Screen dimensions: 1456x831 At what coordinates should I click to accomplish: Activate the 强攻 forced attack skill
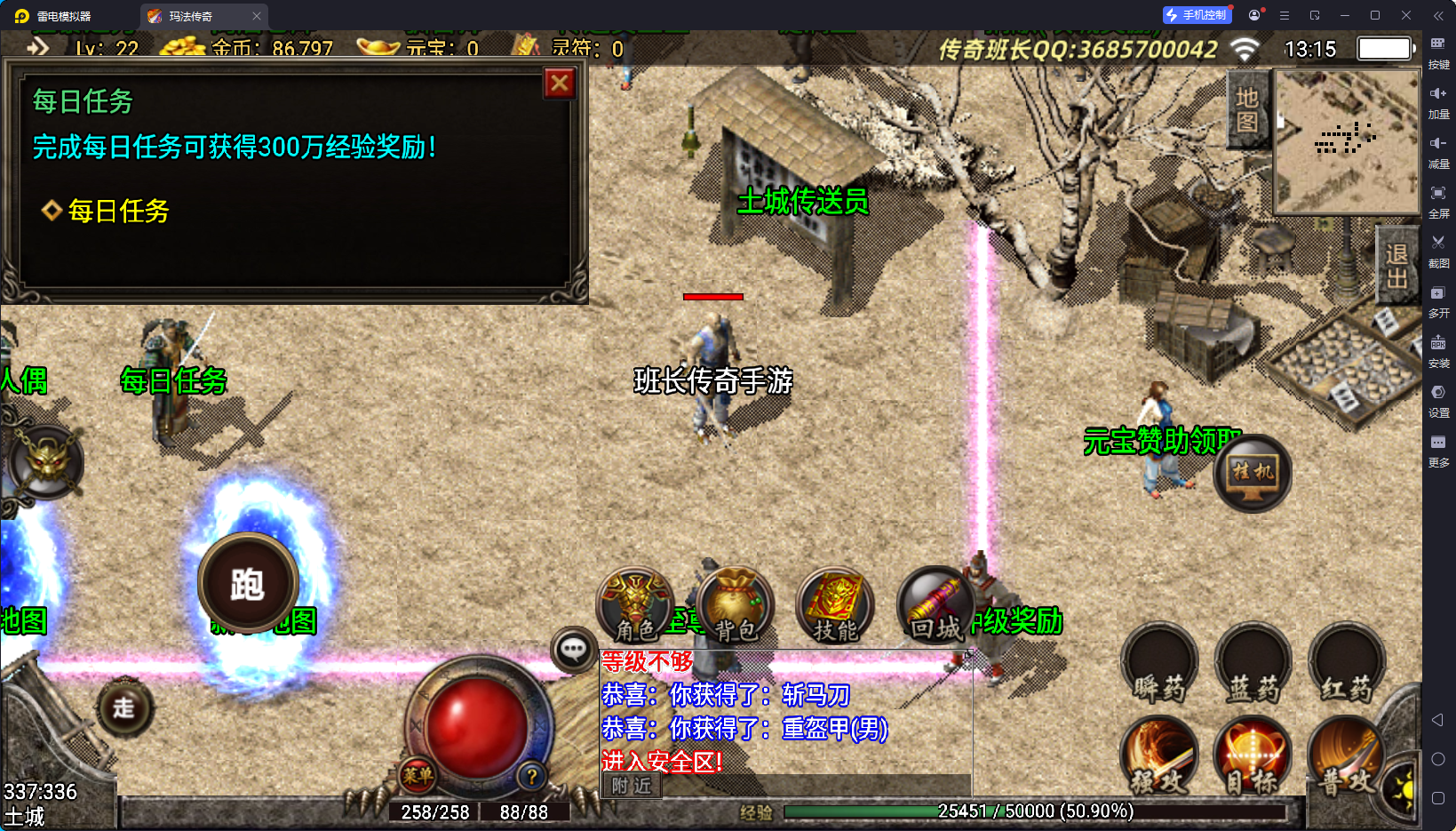[1159, 758]
